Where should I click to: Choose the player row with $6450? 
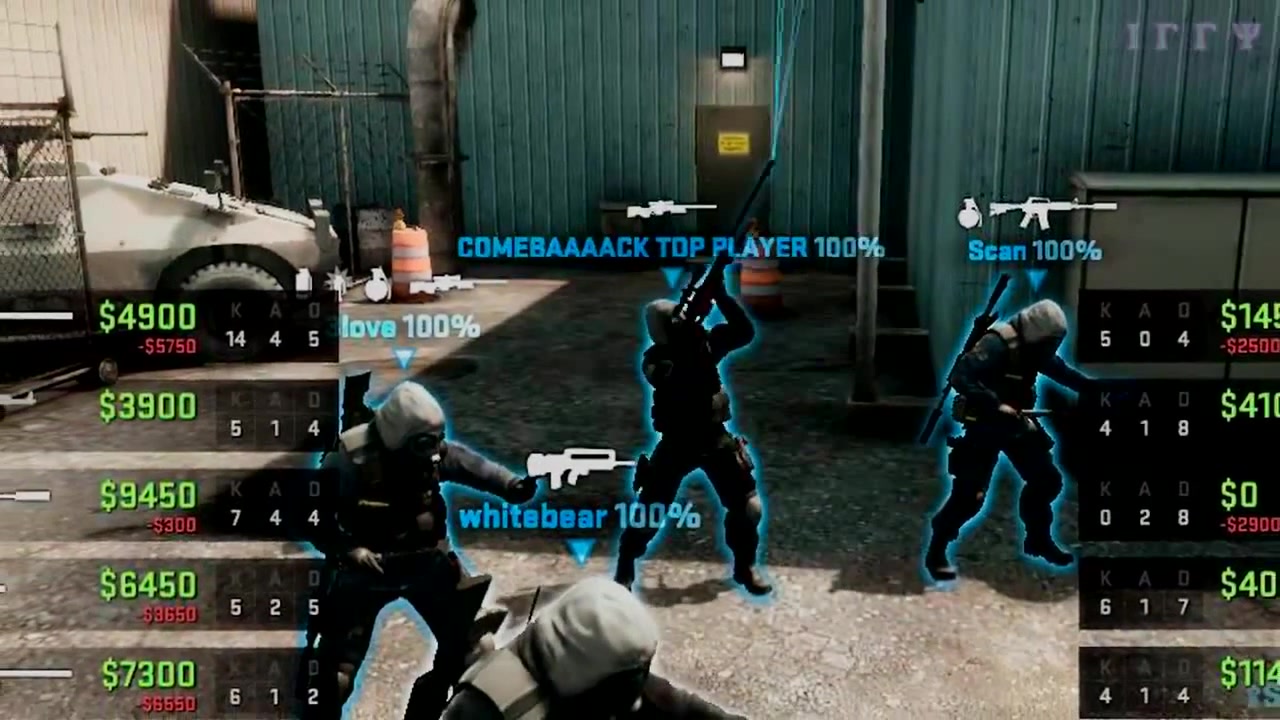[168, 593]
